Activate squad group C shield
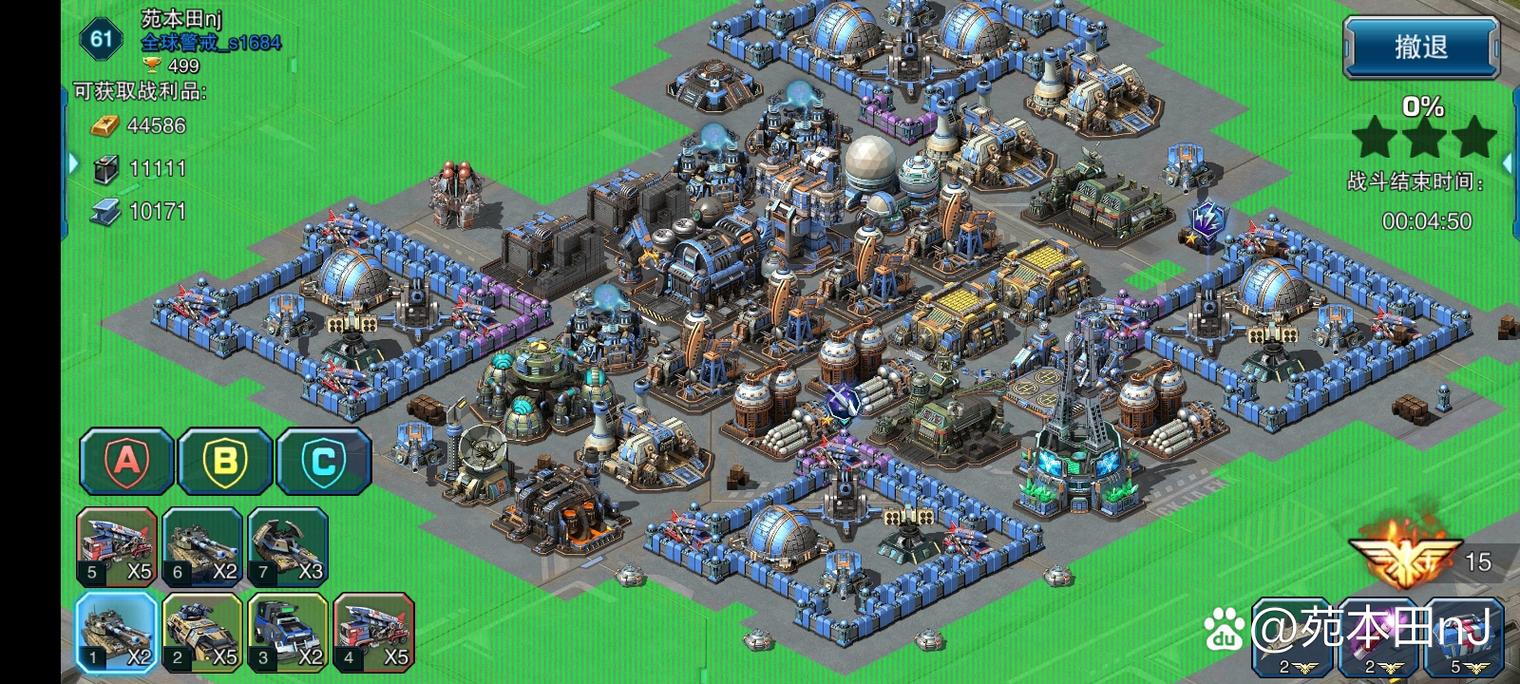Image resolution: width=1520 pixels, height=684 pixels. 323,461
